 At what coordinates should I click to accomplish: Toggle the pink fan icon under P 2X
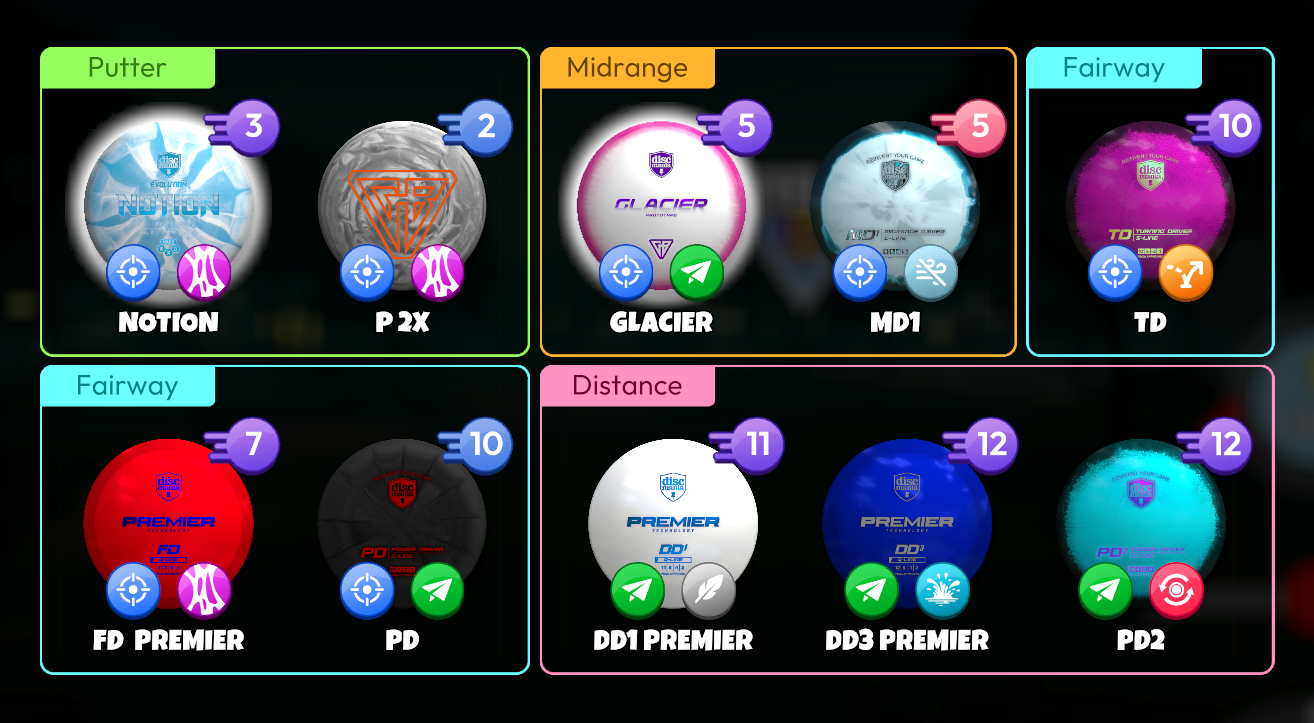click(438, 270)
